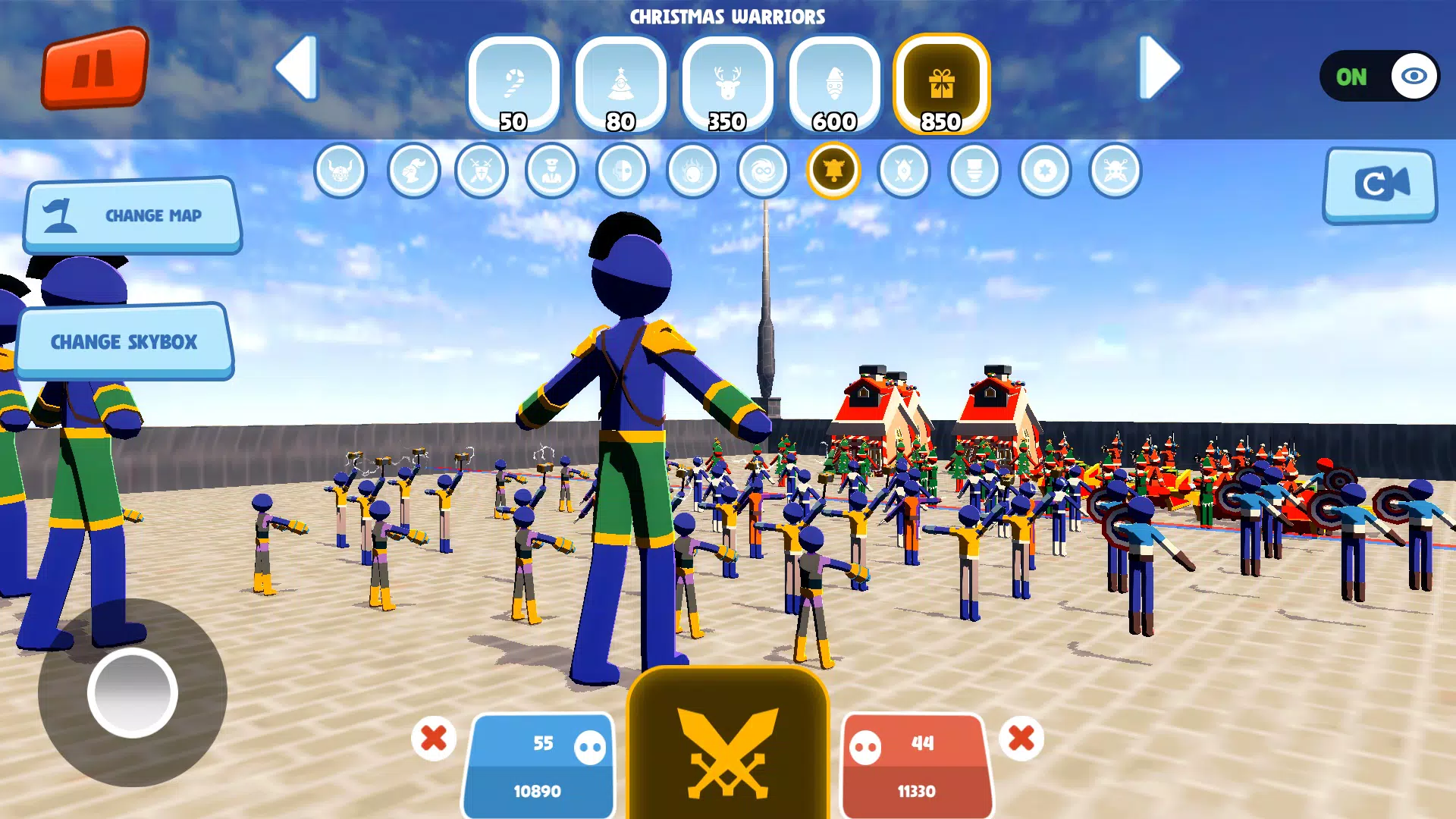Select the knight helmet faction category
The image size is (1456, 819).
pyautogui.click(x=412, y=171)
